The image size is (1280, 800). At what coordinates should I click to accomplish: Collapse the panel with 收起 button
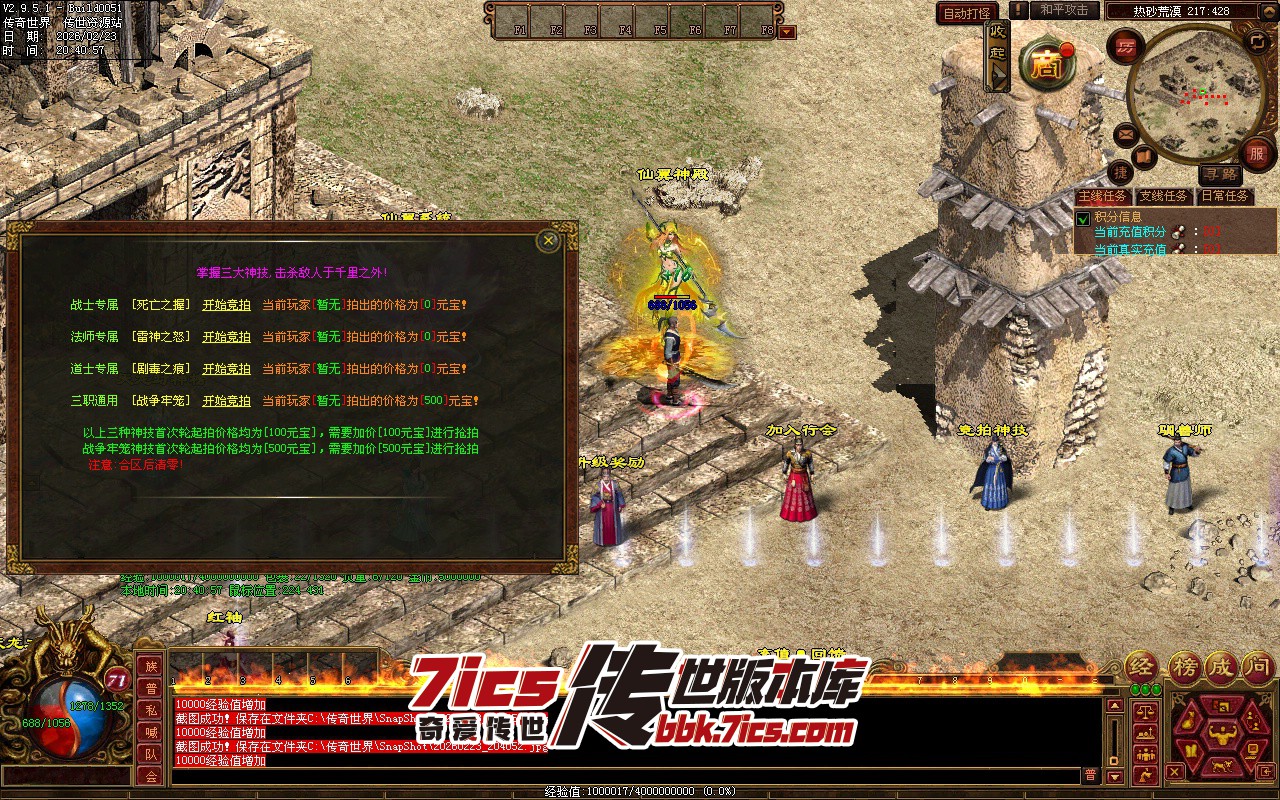click(x=997, y=57)
